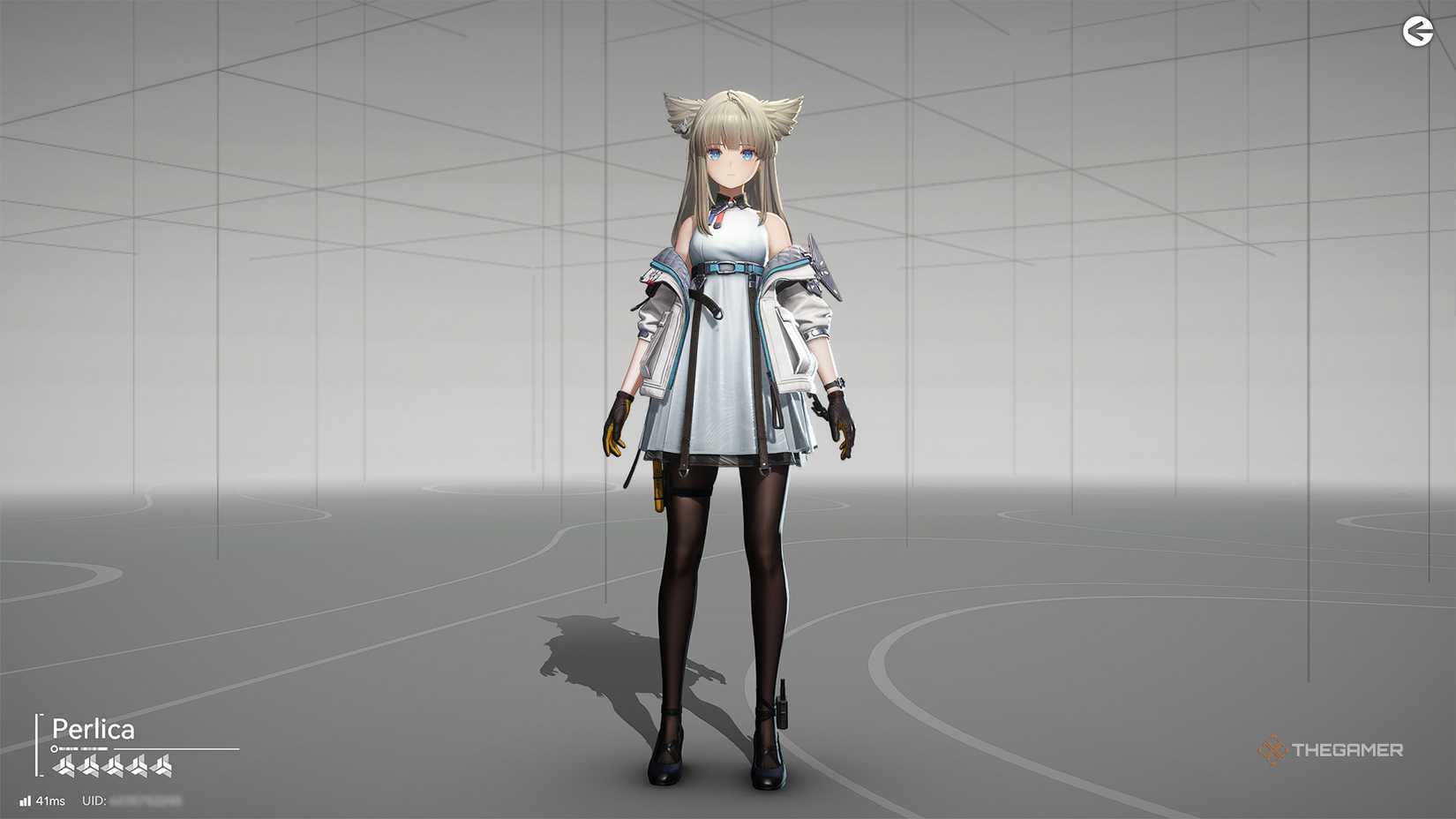Click the blurred UID number field
Image resolution: width=1456 pixels, height=819 pixels.
click(146, 800)
